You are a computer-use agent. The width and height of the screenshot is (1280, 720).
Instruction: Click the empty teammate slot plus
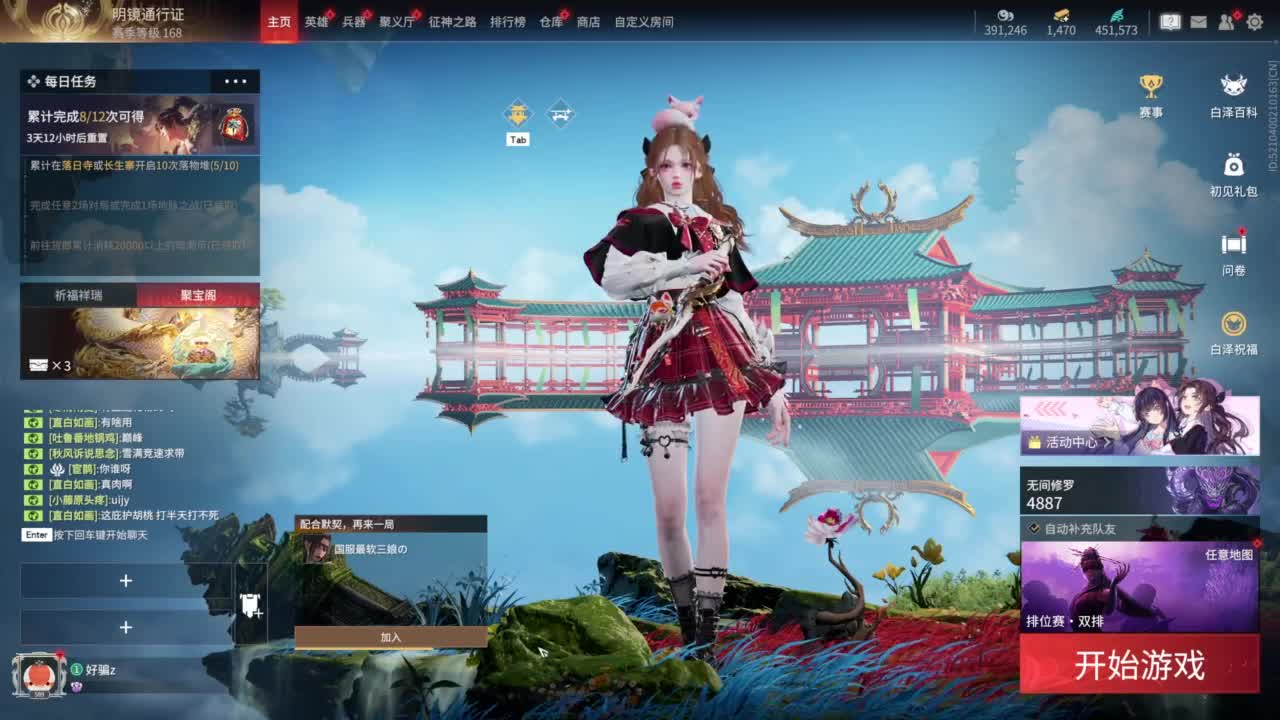pos(126,580)
